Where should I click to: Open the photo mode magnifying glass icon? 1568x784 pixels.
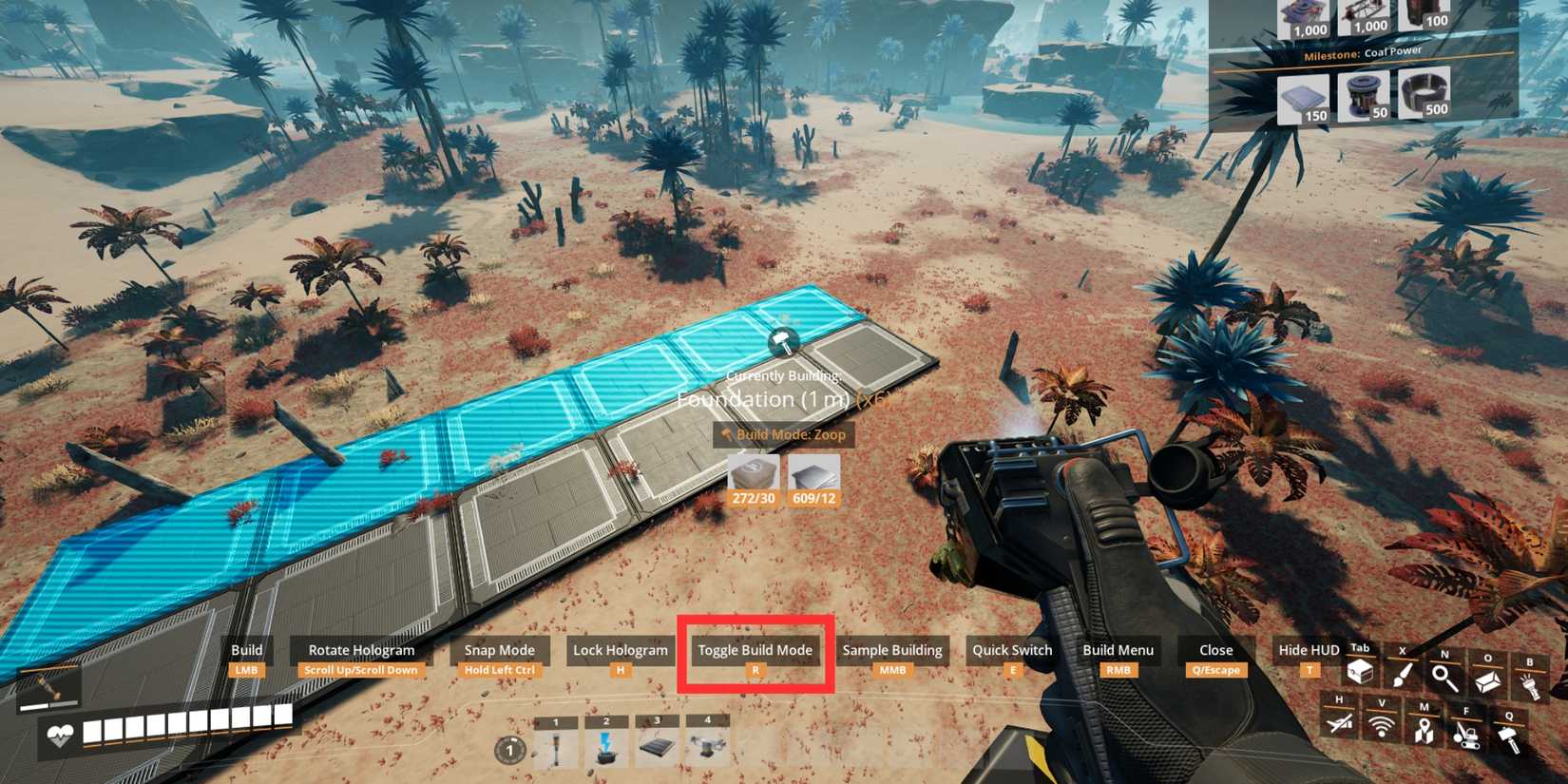point(1444,678)
